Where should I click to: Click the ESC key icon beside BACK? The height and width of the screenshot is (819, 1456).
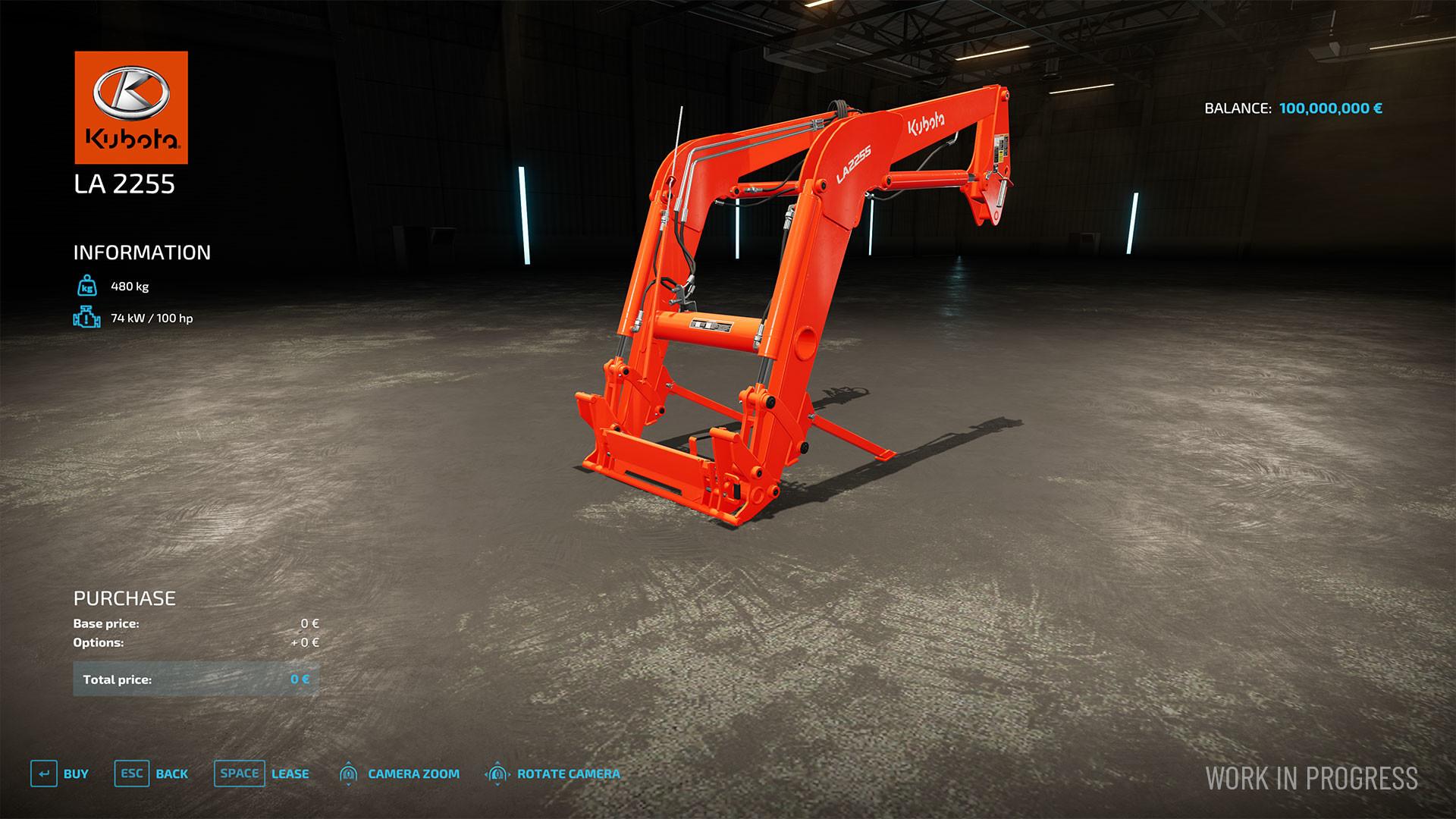click(x=130, y=774)
